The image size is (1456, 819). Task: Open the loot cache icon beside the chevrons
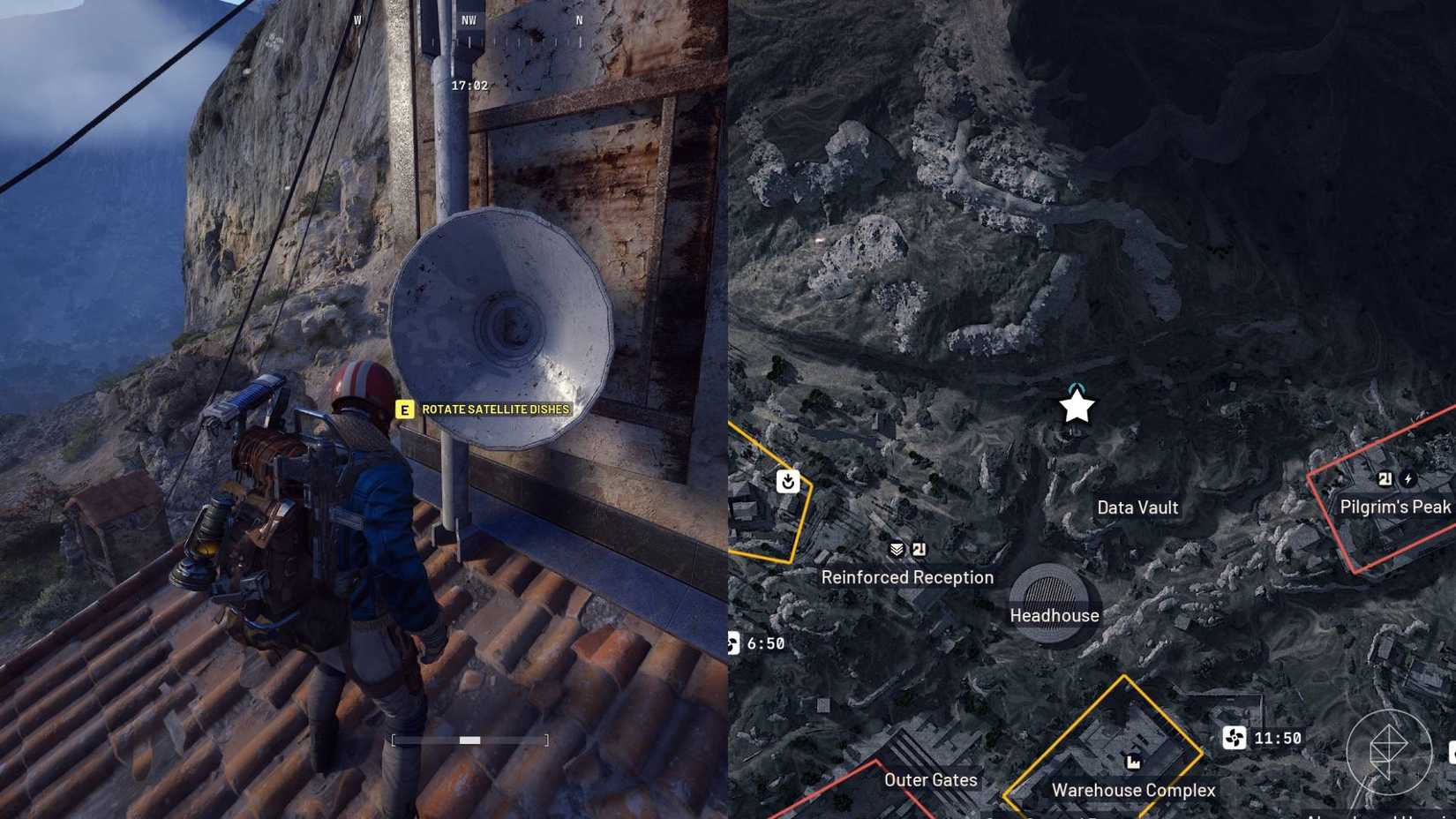click(x=919, y=548)
